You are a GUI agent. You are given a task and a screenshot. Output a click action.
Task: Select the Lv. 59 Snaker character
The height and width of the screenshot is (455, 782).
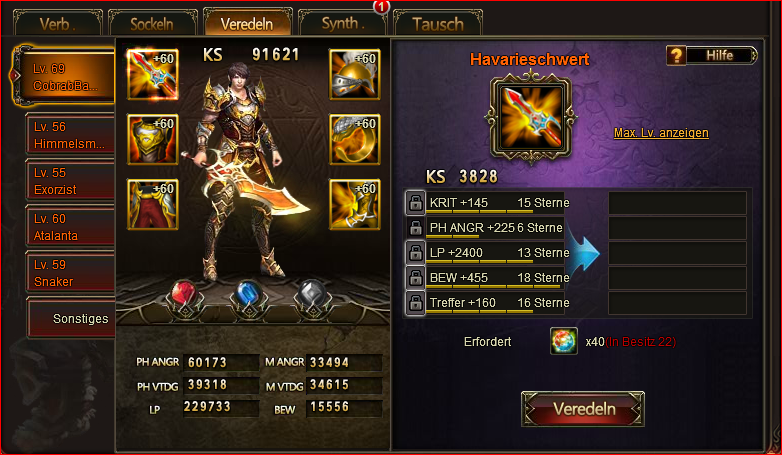70,273
